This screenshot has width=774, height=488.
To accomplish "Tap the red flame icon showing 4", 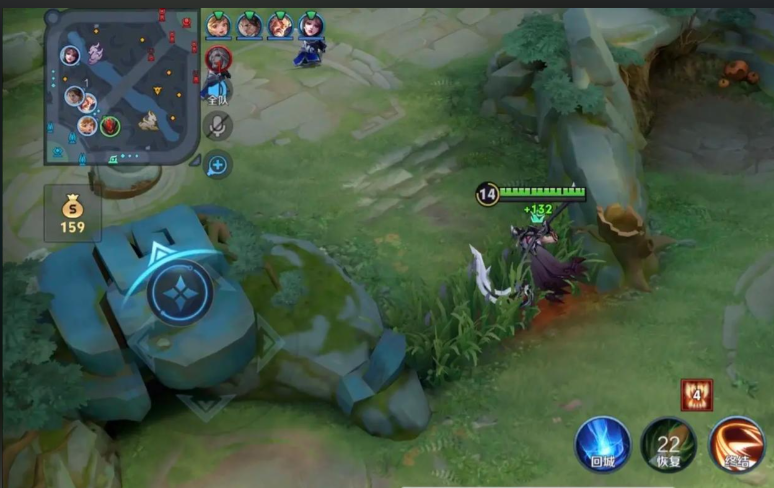I will pos(696,394).
